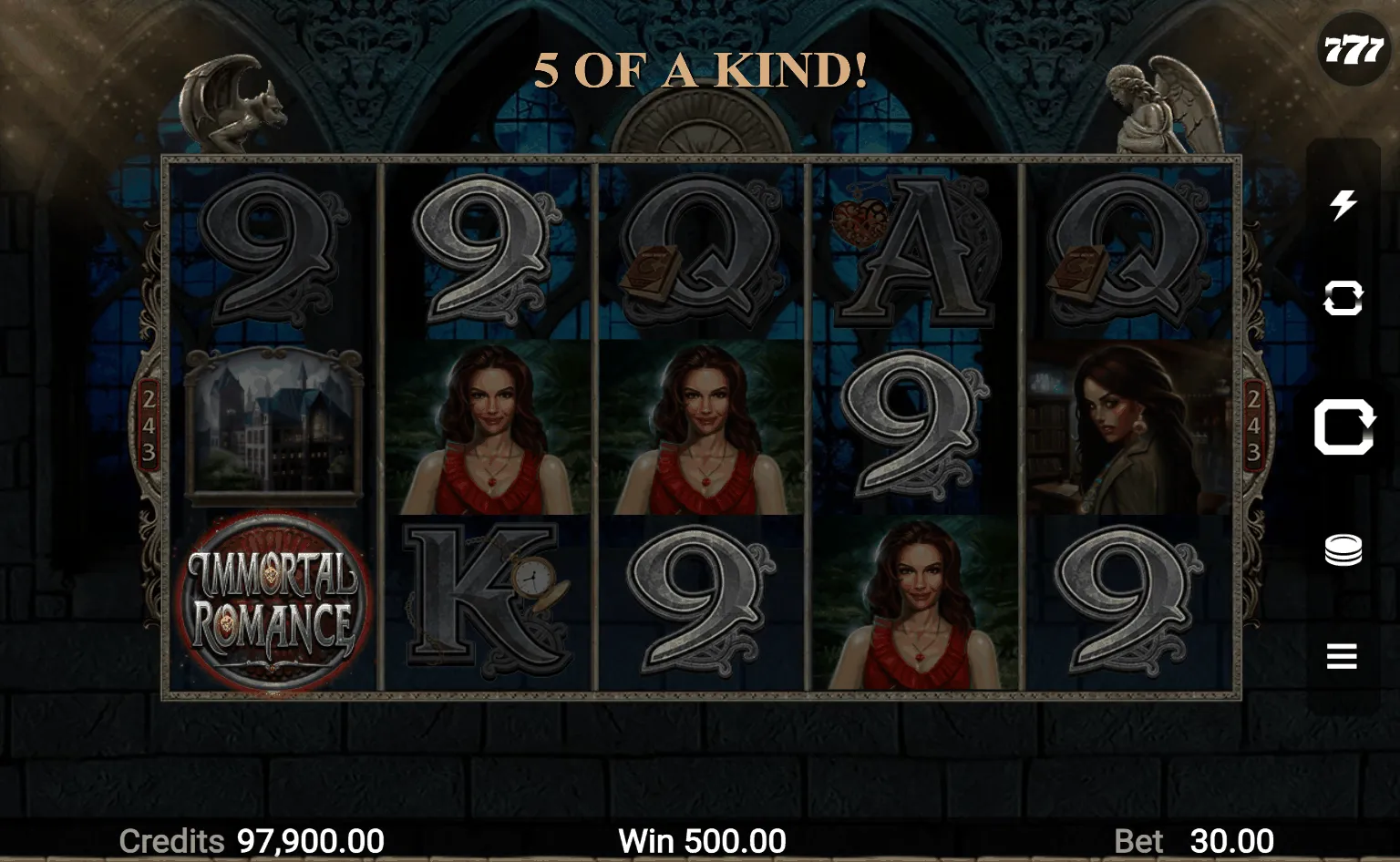The image size is (1400, 862).
Task: Select the castle symbol on reel one
Action: [275, 424]
